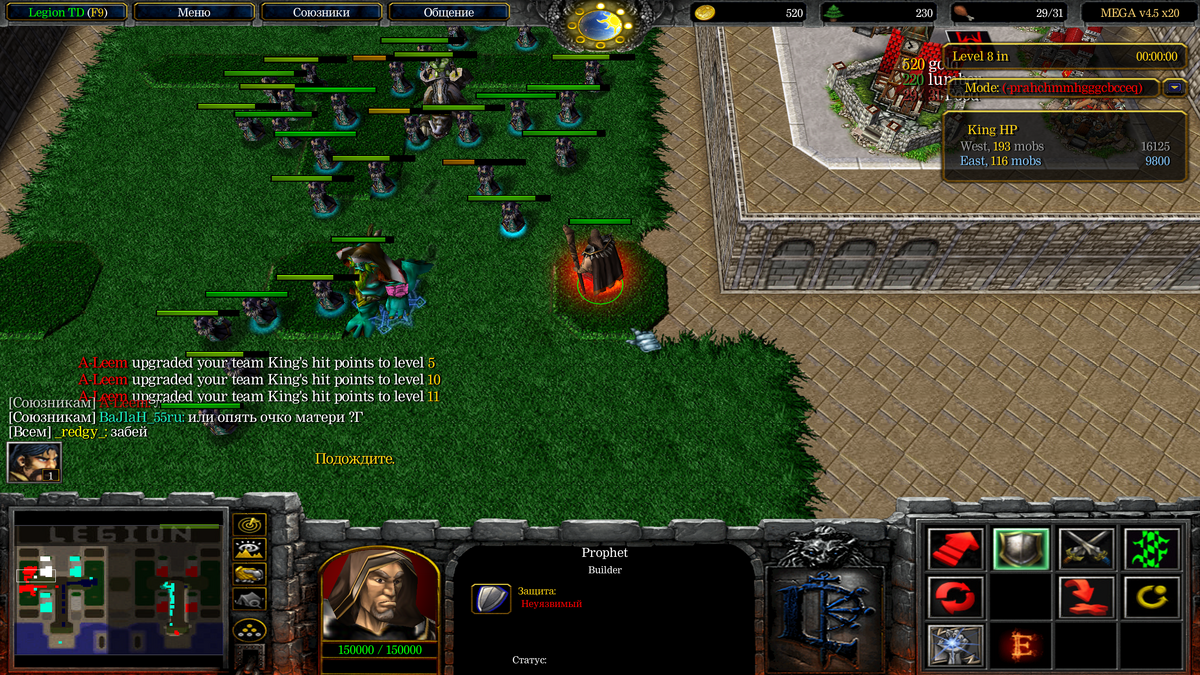The height and width of the screenshot is (675, 1200).
Task: Toggle minimap ally color mode (handshake)
Action: click(x=248, y=573)
